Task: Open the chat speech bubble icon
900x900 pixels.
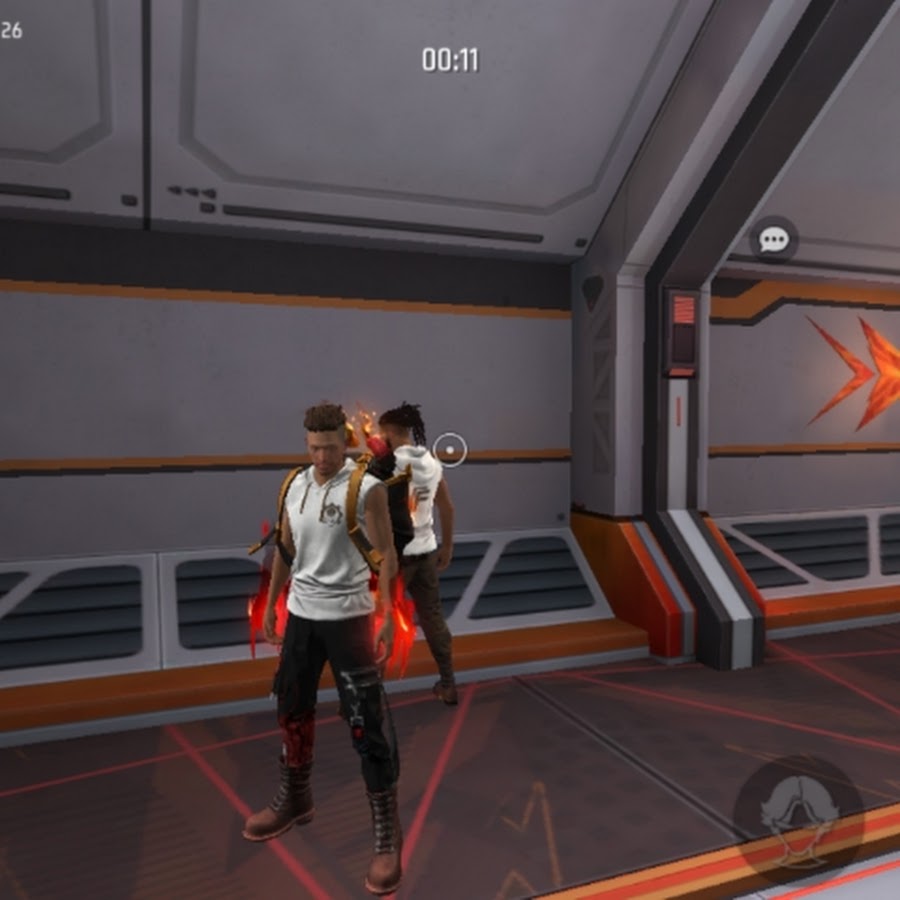Action: 774,240
